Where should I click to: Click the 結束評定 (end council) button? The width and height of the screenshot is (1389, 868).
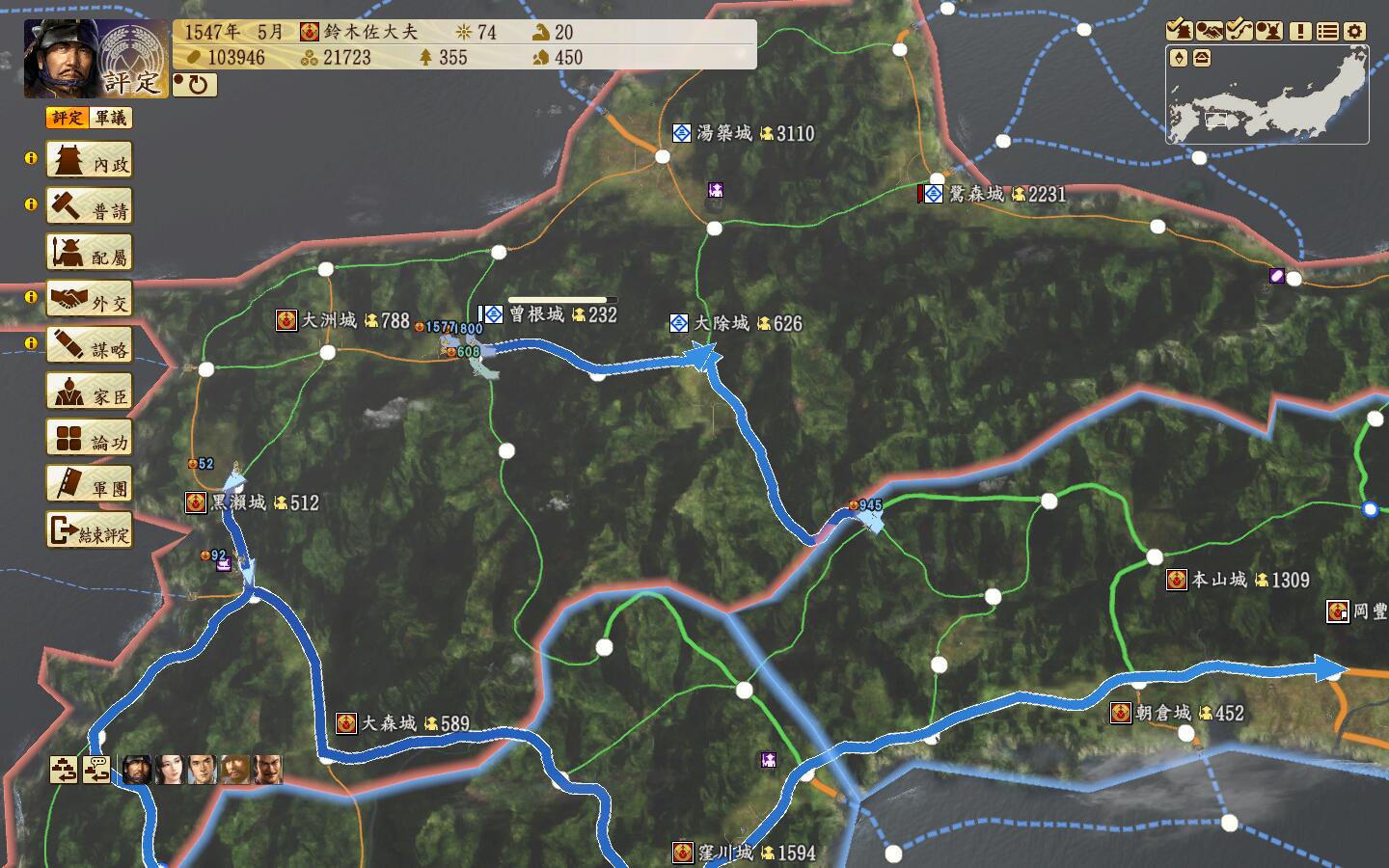tap(90, 530)
